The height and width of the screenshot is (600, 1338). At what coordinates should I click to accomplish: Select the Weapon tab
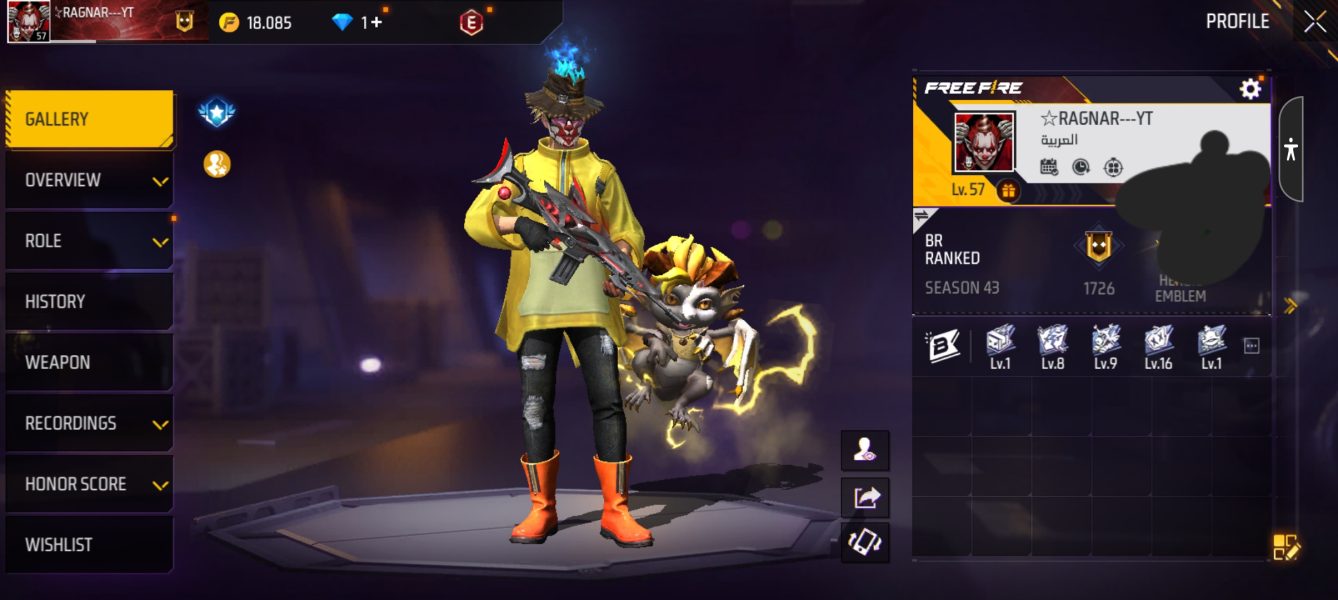[89, 363]
